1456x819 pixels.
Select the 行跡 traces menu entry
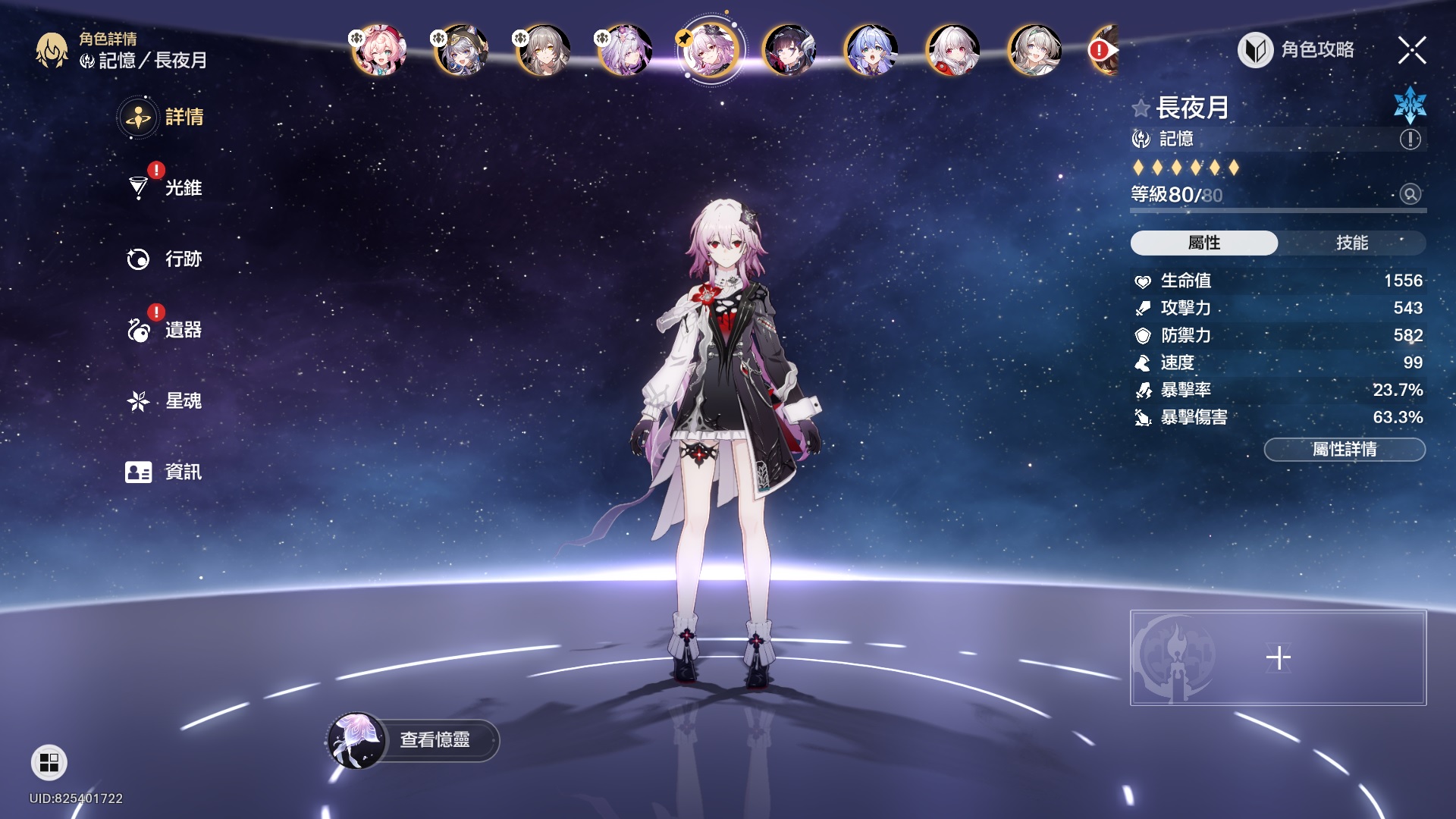pyautogui.click(x=183, y=259)
